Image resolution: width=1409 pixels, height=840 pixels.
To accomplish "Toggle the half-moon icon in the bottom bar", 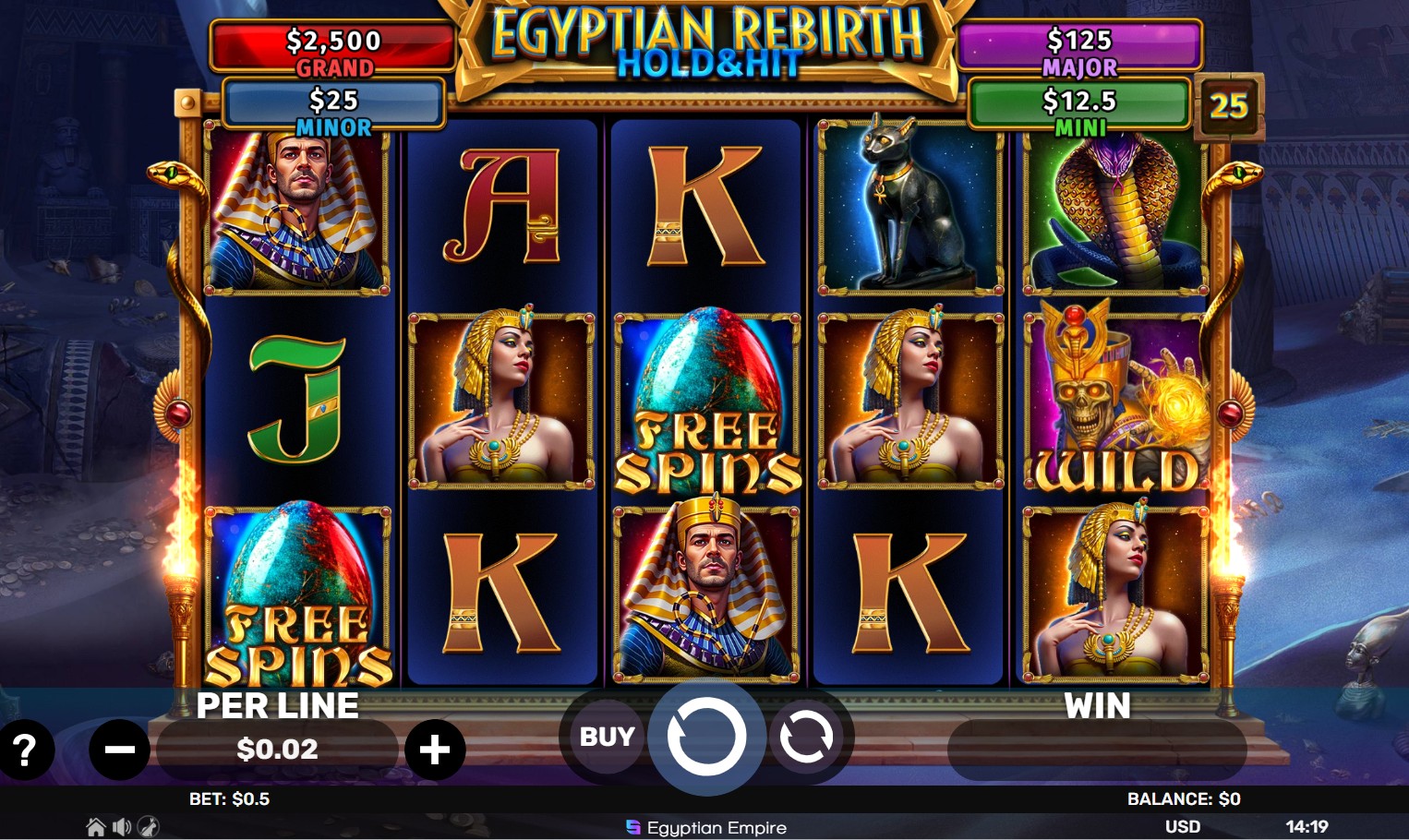I will click(149, 827).
